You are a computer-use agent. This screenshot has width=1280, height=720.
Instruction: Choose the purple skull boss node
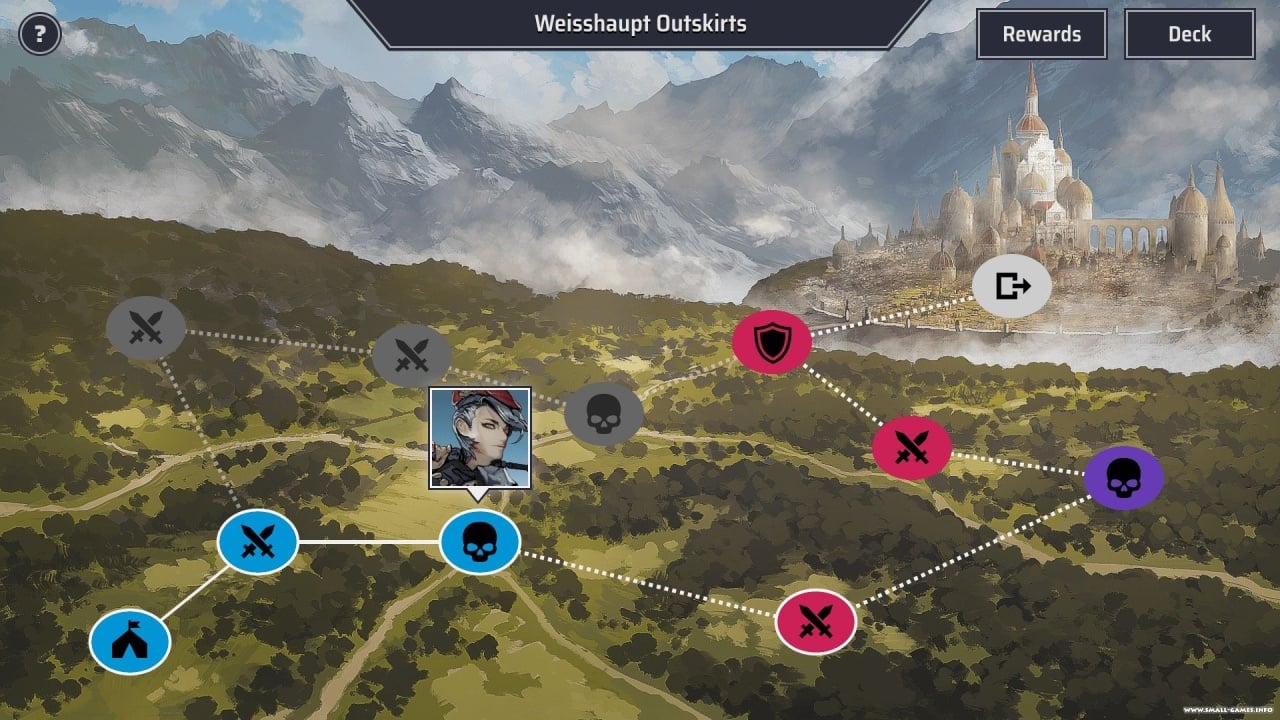(1124, 478)
